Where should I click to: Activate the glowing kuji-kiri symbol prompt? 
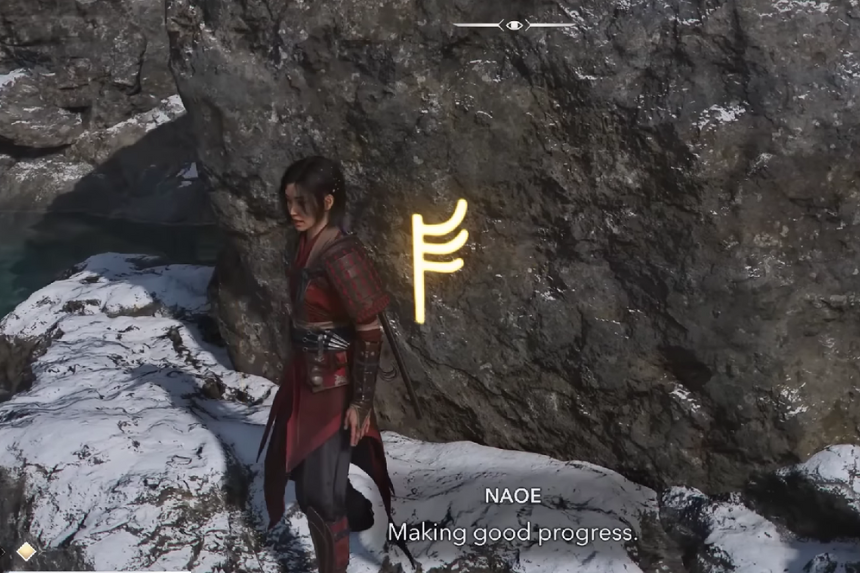[437, 259]
